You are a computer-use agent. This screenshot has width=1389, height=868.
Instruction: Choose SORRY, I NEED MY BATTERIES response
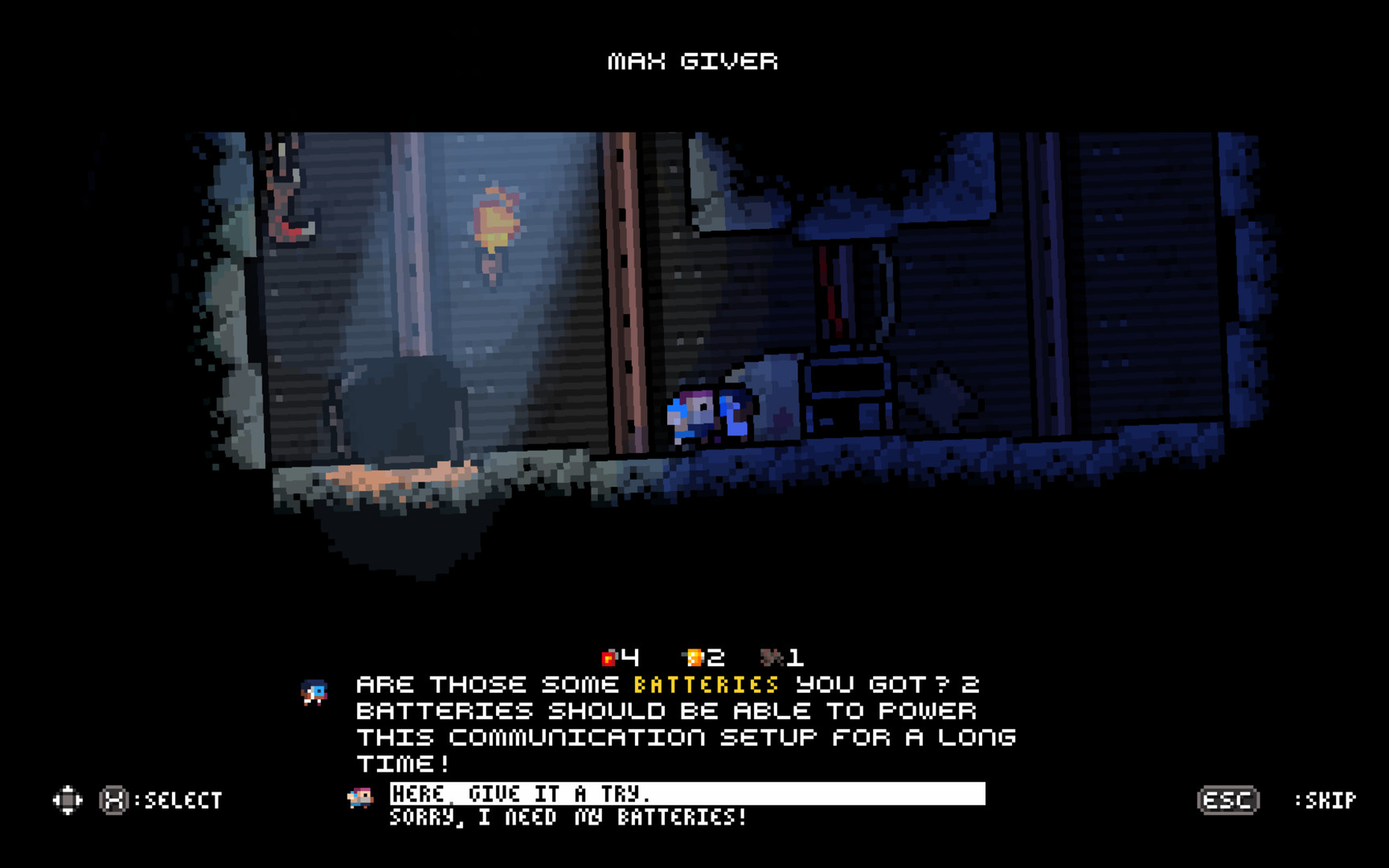[567, 819]
